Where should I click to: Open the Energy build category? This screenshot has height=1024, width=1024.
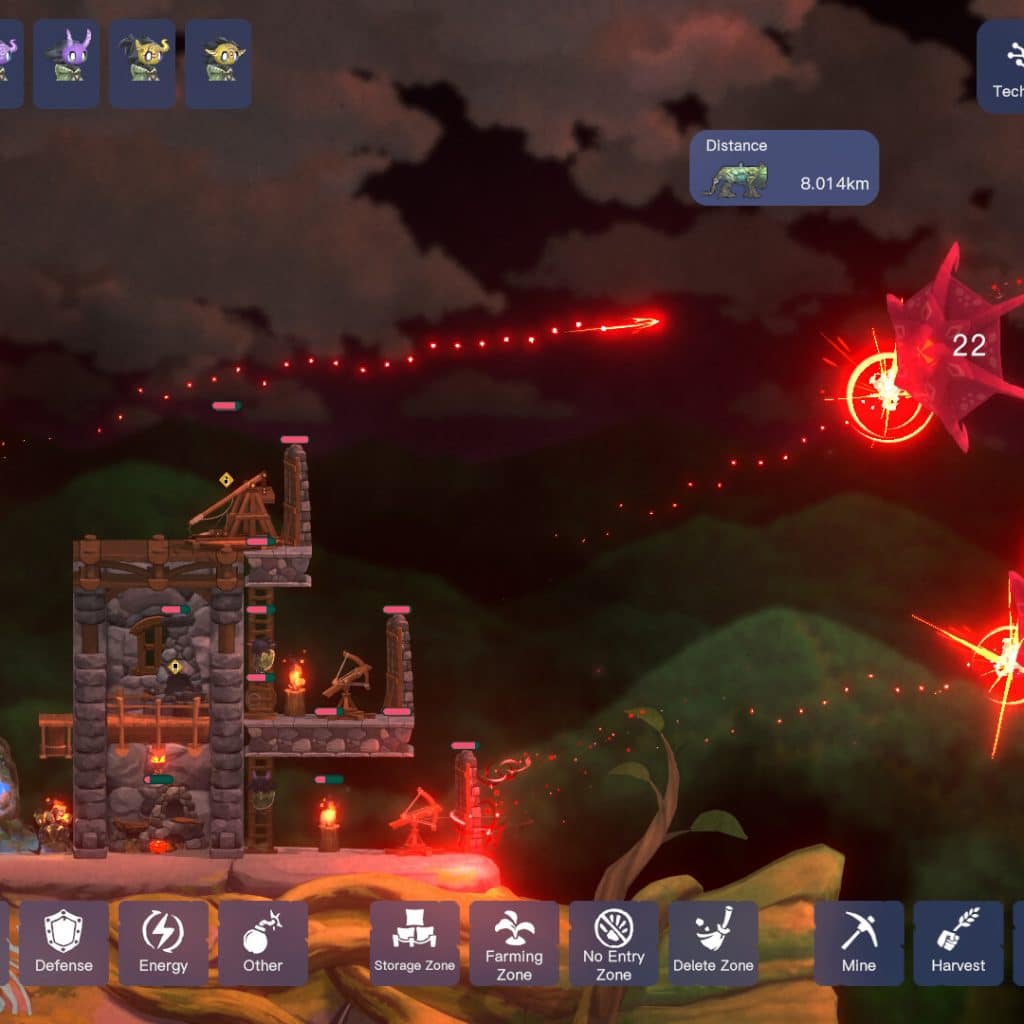coord(163,943)
